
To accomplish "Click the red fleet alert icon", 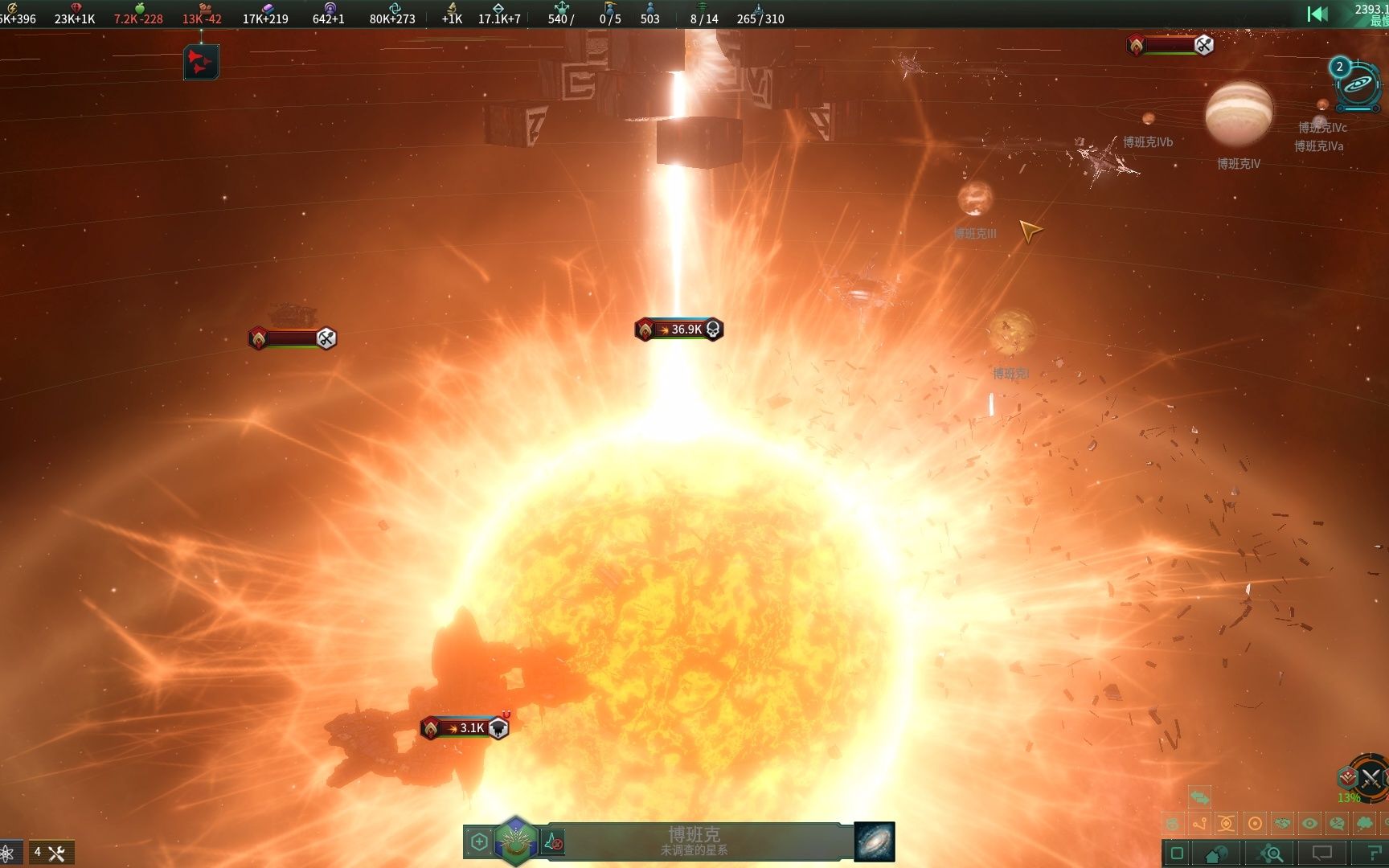I will (x=201, y=62).
